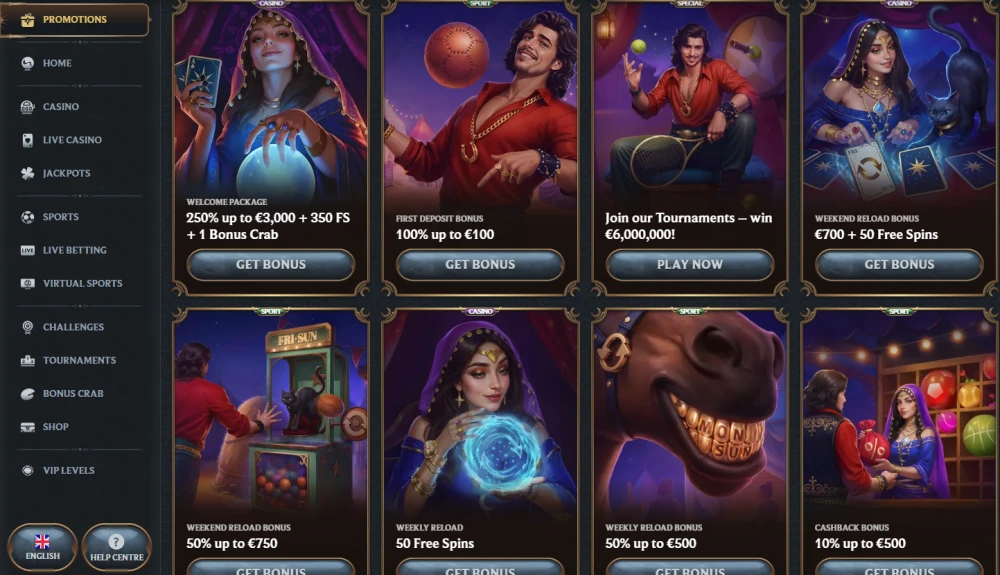Open the Jackpots section
The height and width of the screenshot is (575, 1000).
66,173
